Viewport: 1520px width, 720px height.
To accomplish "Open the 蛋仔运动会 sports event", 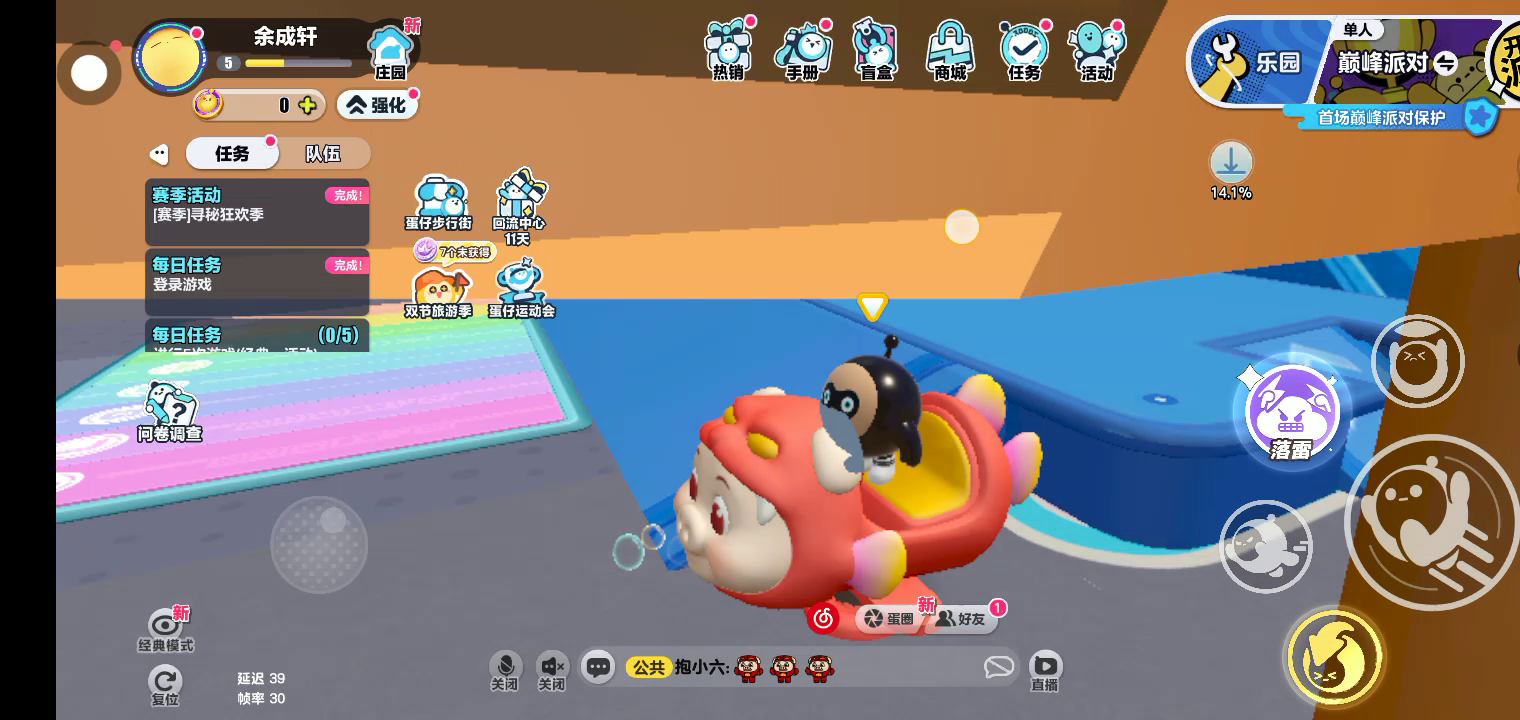I will [x=521, y=290].
